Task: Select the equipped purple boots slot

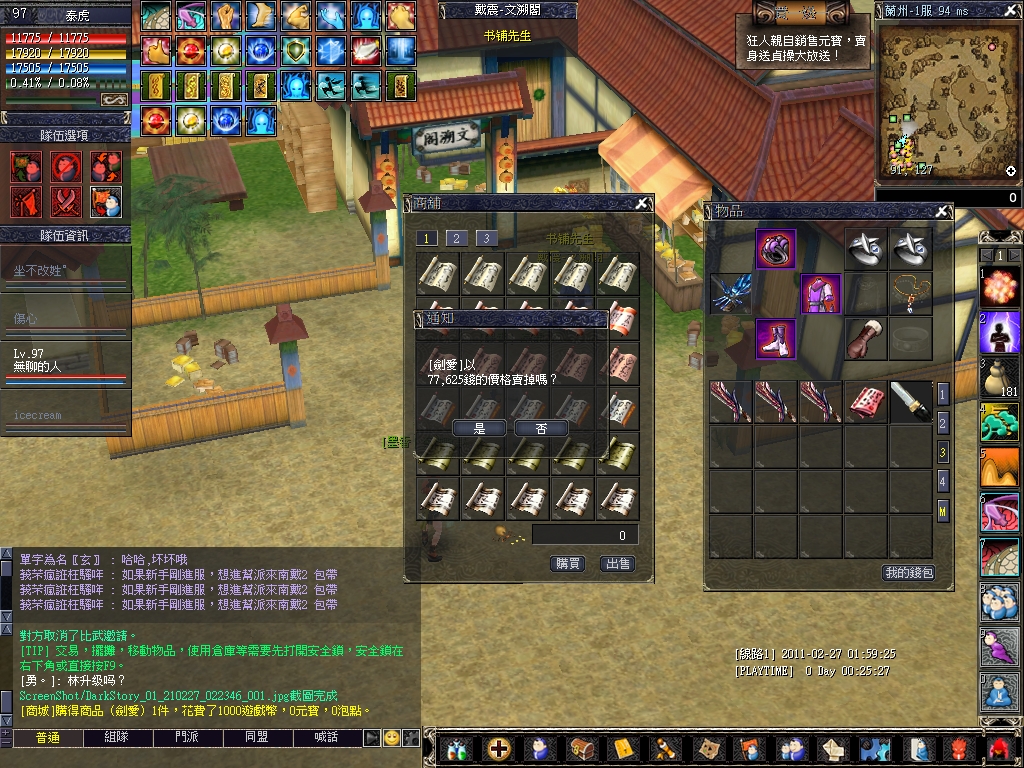Action: [x=776, y=339]
